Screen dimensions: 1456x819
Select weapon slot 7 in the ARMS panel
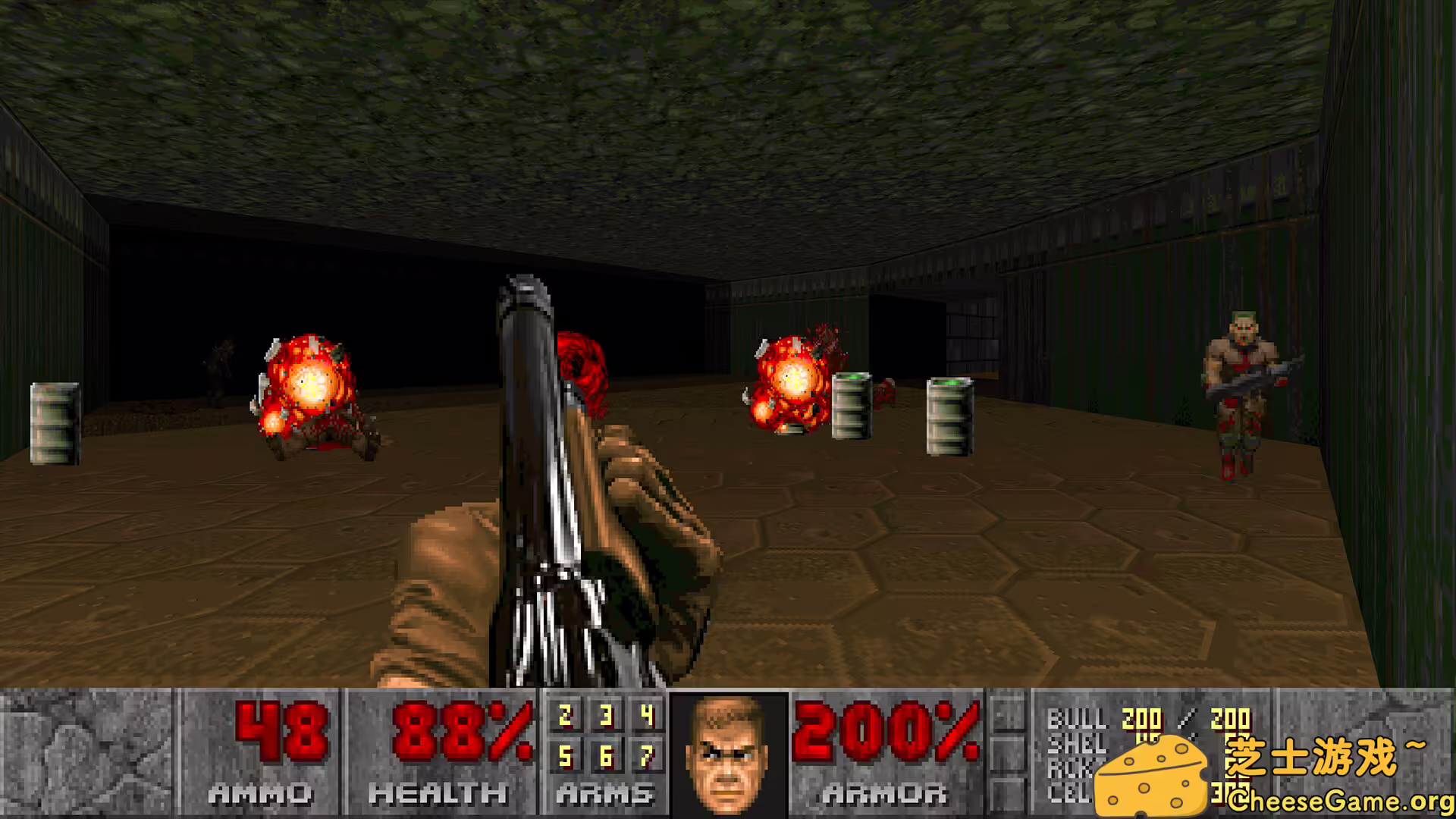[645, 757]
